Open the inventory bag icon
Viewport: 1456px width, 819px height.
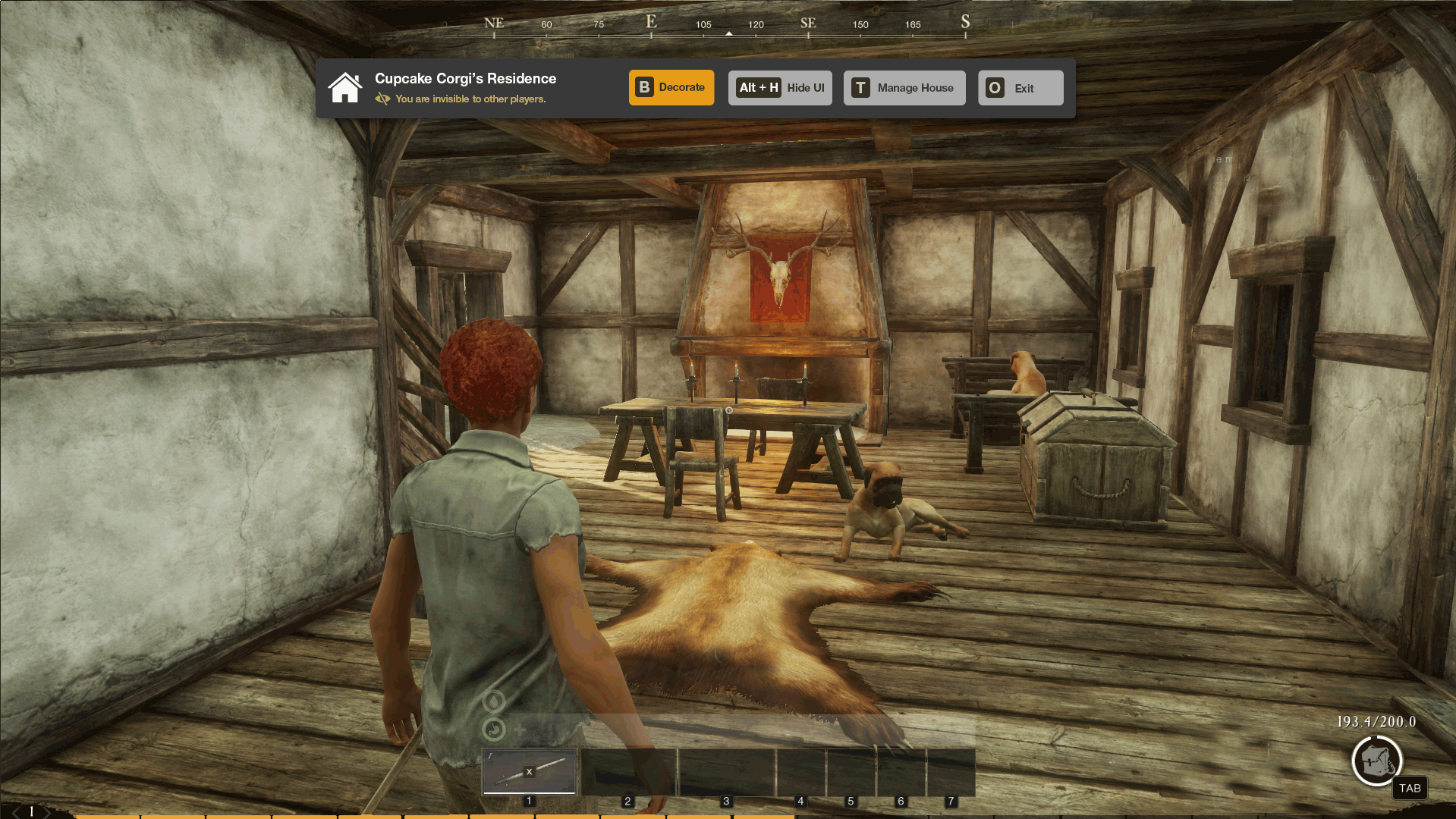1376,761
